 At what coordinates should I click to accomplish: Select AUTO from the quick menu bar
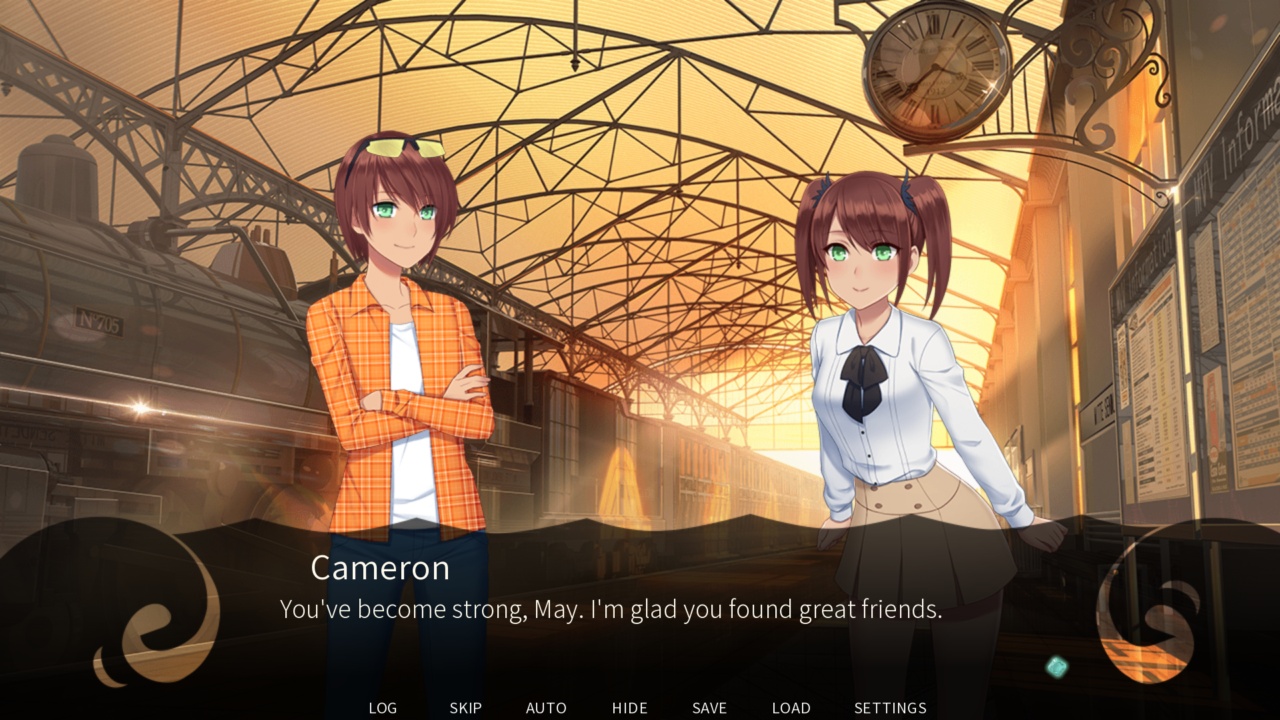(546, 707)
